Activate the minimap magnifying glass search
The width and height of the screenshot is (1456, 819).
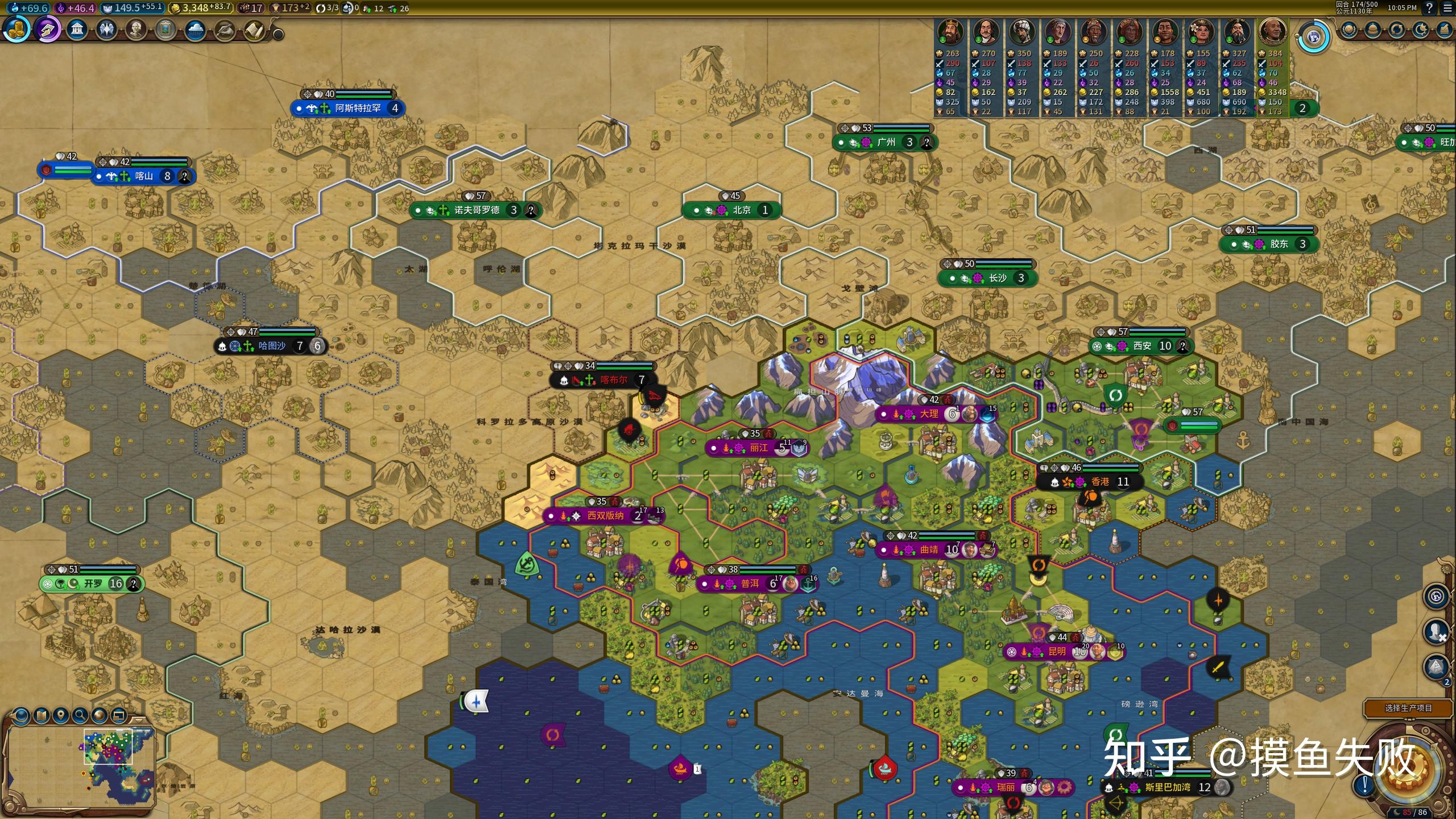80,715
